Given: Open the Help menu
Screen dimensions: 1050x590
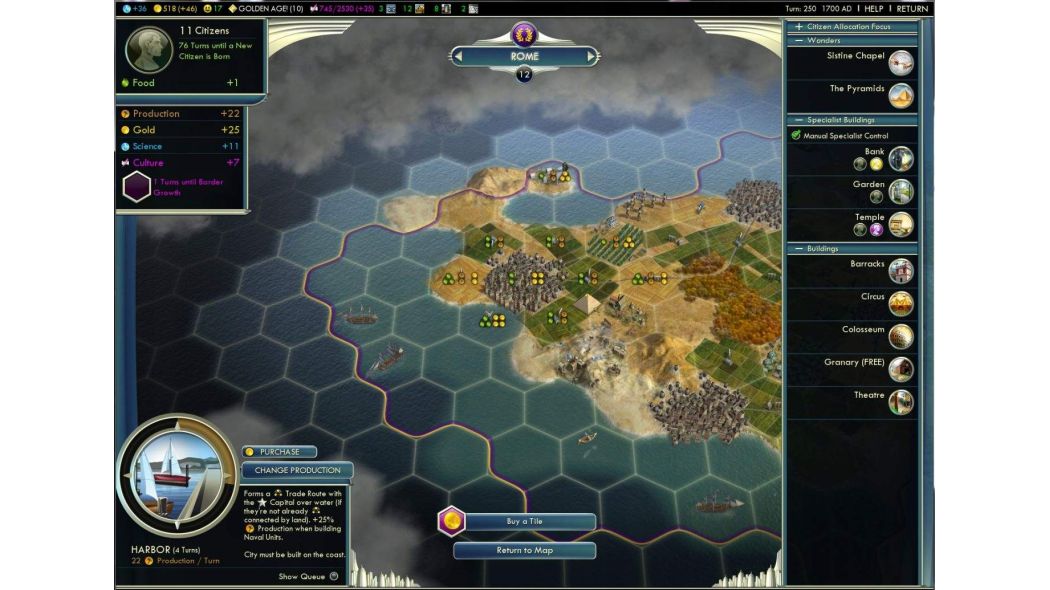Looking at the screenshot, I should click(x=874, y=9).
